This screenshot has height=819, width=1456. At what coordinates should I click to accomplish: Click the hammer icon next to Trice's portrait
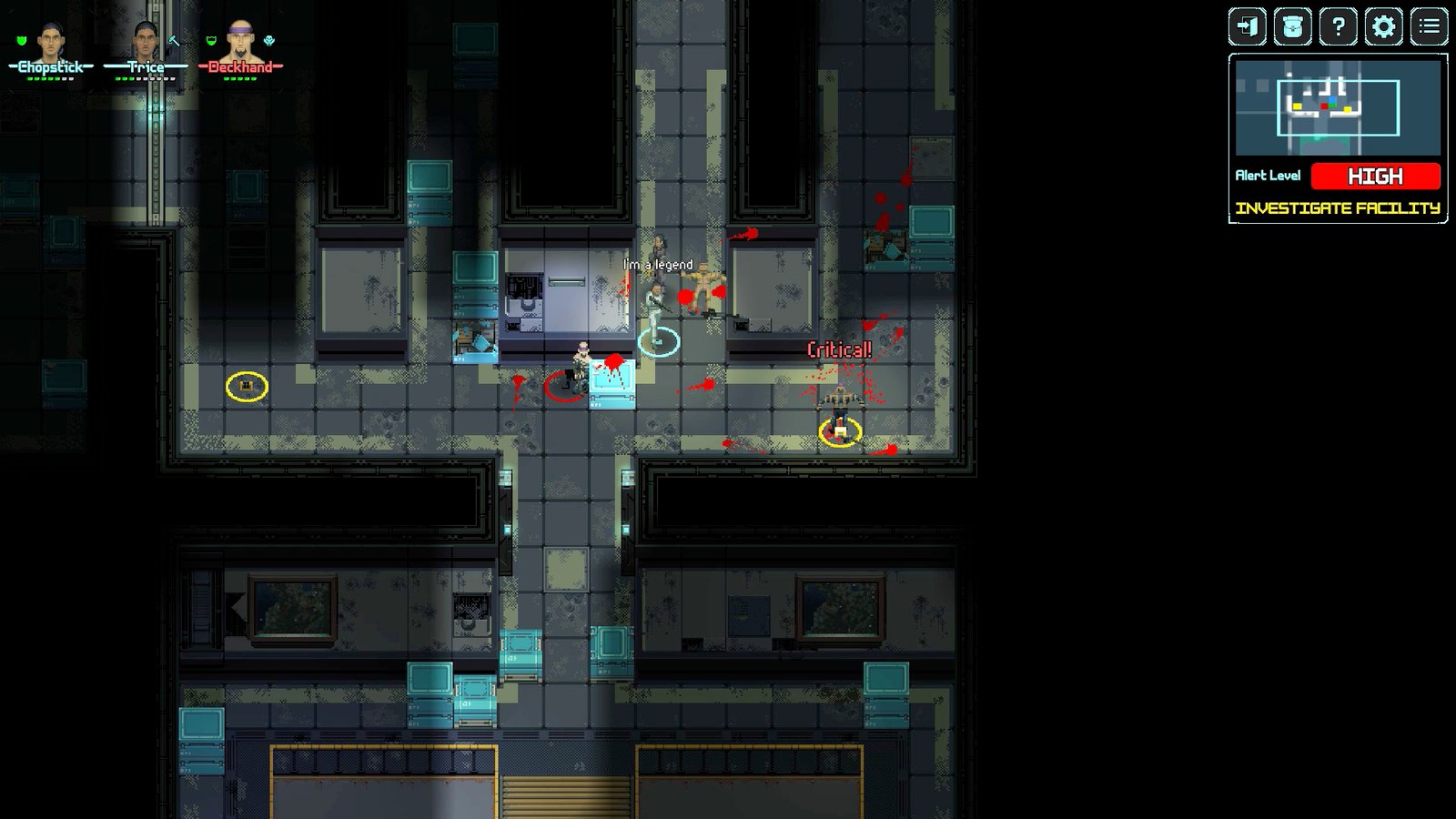pos(174,40)
